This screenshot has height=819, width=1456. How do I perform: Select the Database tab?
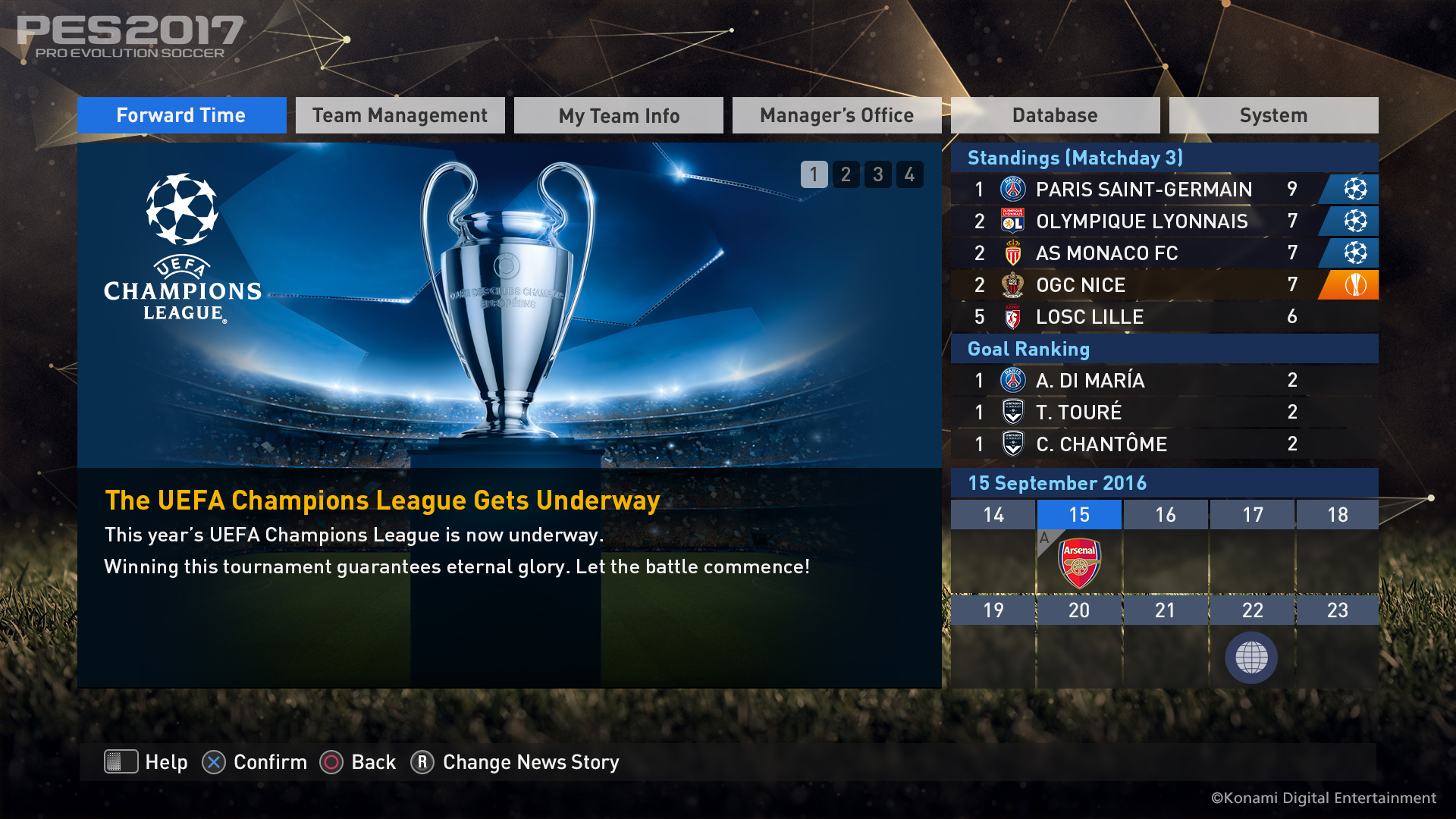click(x=1054, y=115)
